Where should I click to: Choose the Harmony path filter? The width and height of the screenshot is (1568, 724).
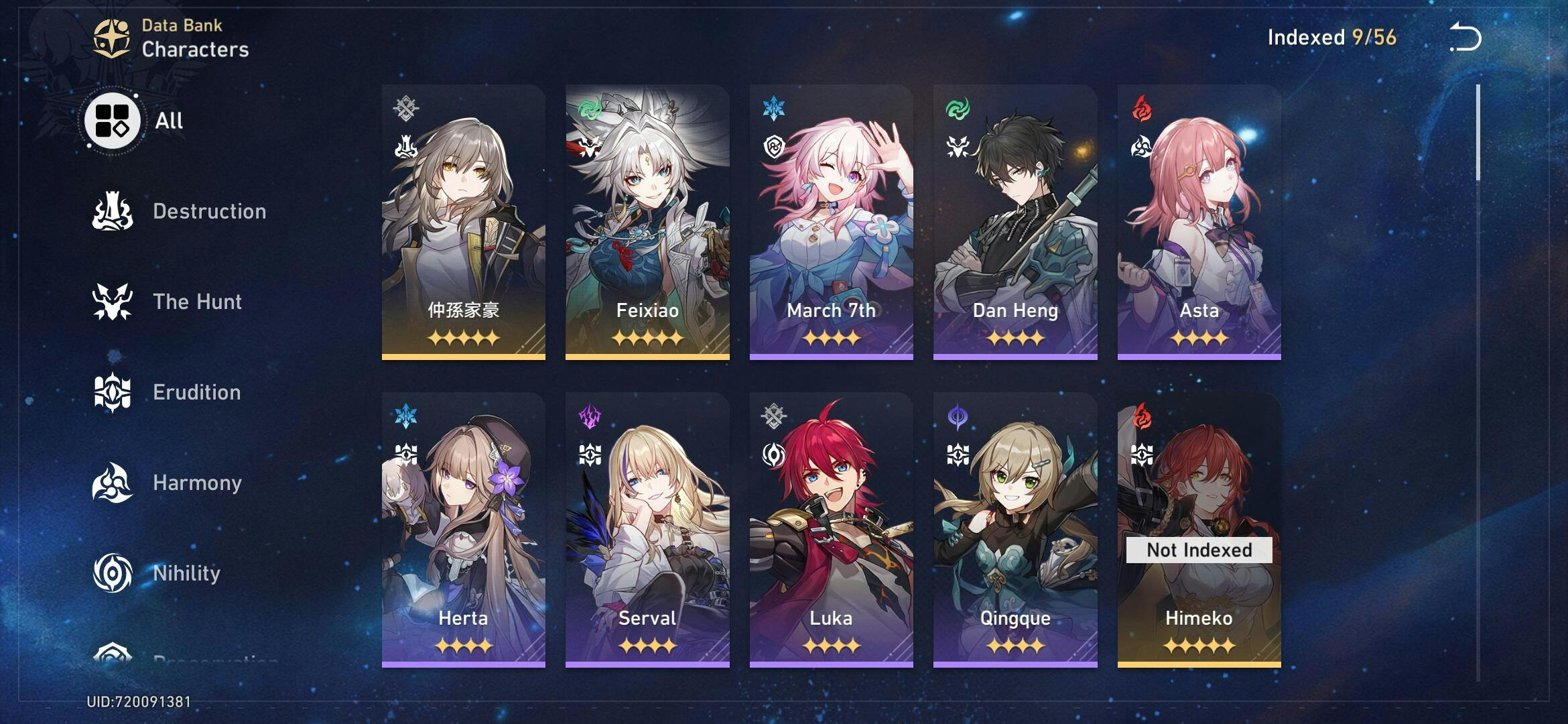pyautogui.click(x=168, y=483)
